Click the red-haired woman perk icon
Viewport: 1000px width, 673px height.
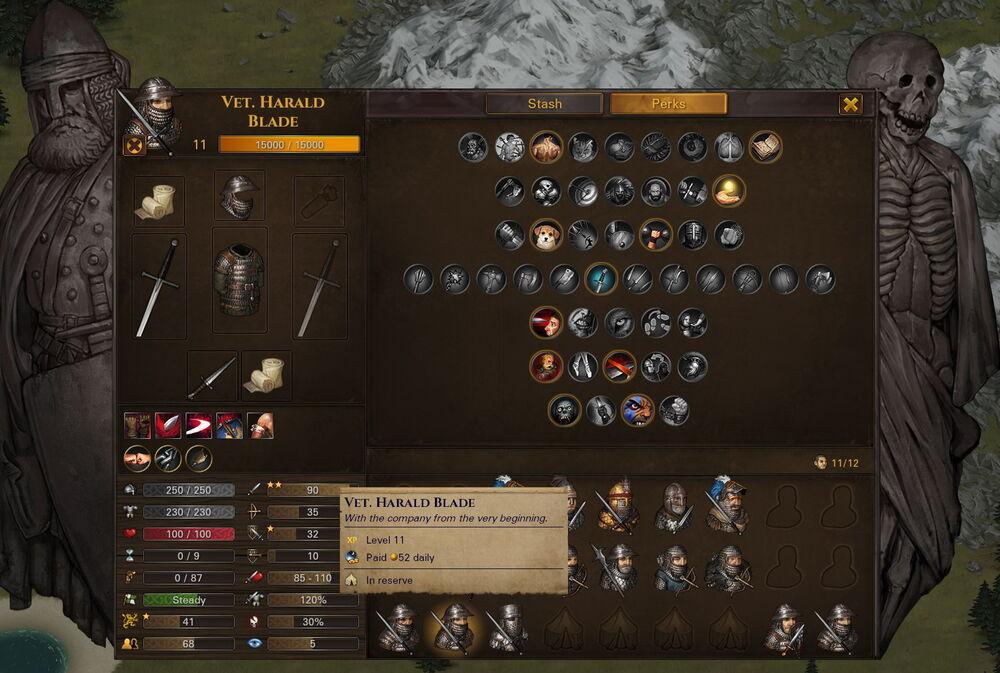pyautogui.click(x=546, y=322)
